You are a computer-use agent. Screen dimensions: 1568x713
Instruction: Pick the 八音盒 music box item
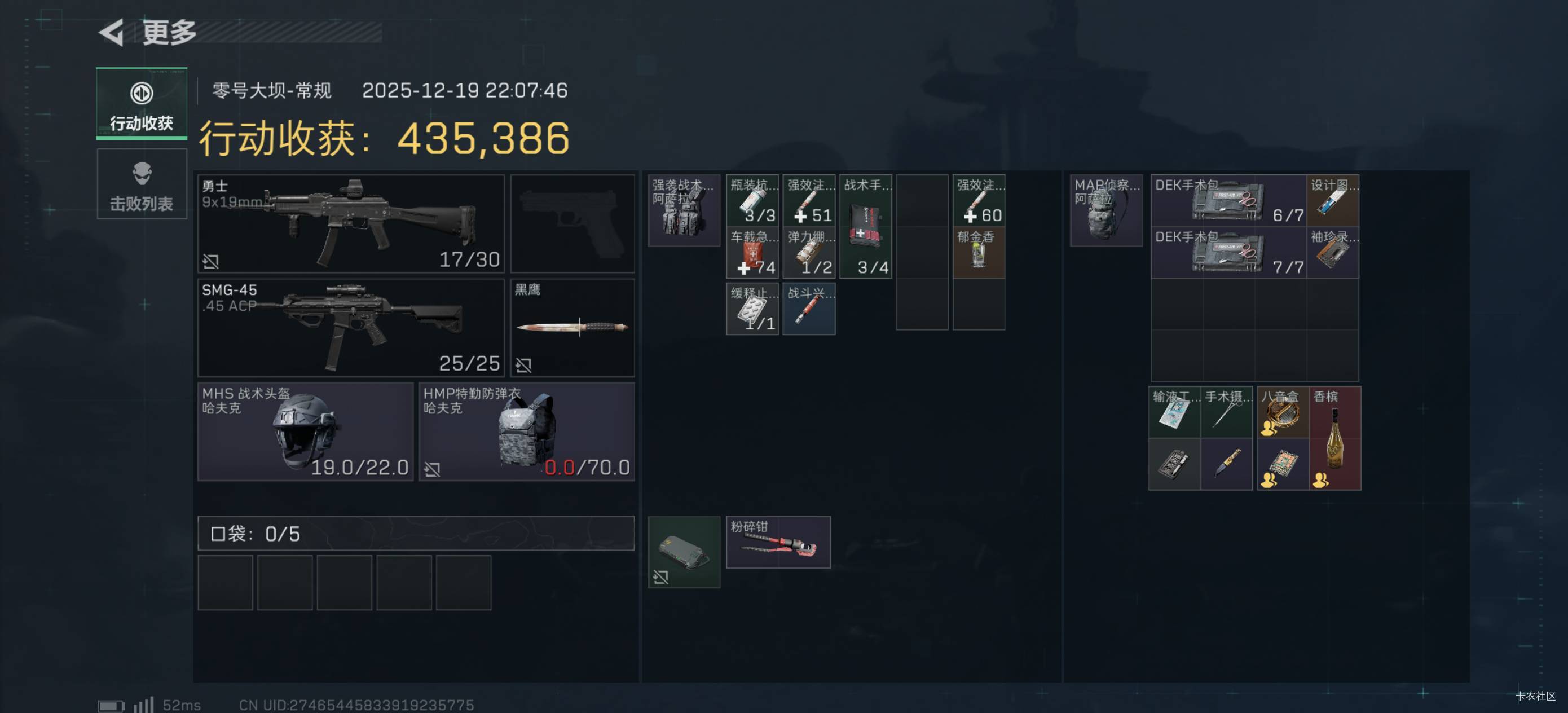(x=1283, y=412)
